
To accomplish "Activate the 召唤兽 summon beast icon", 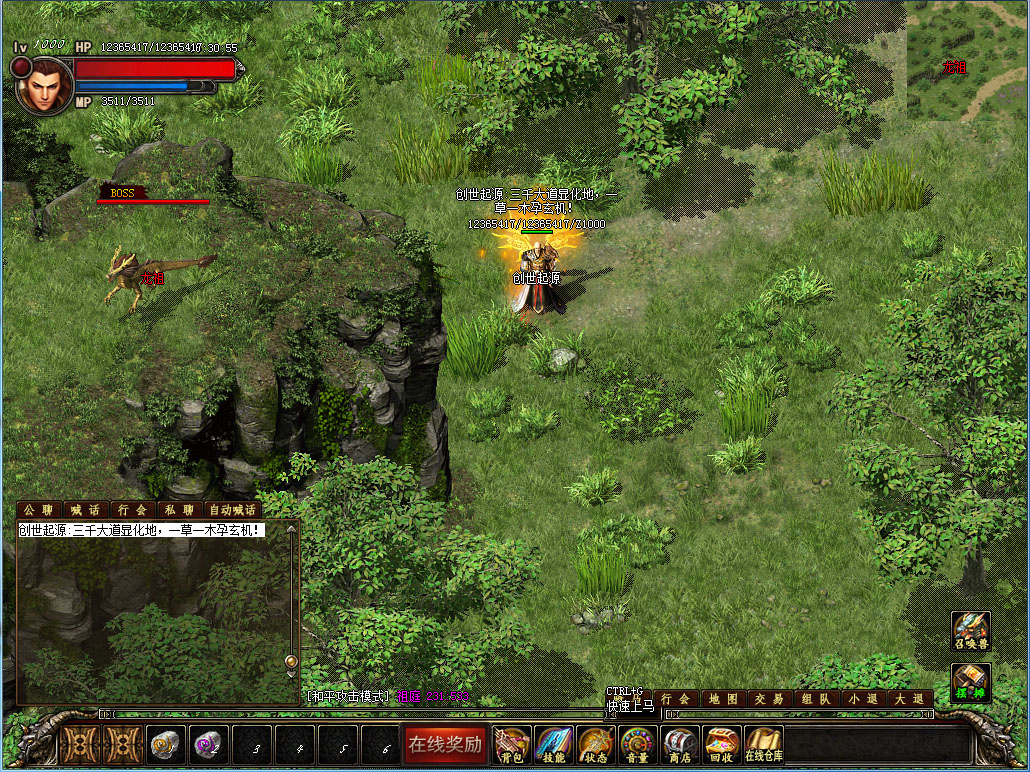I will pyautogui.click(x=971, y=632).
